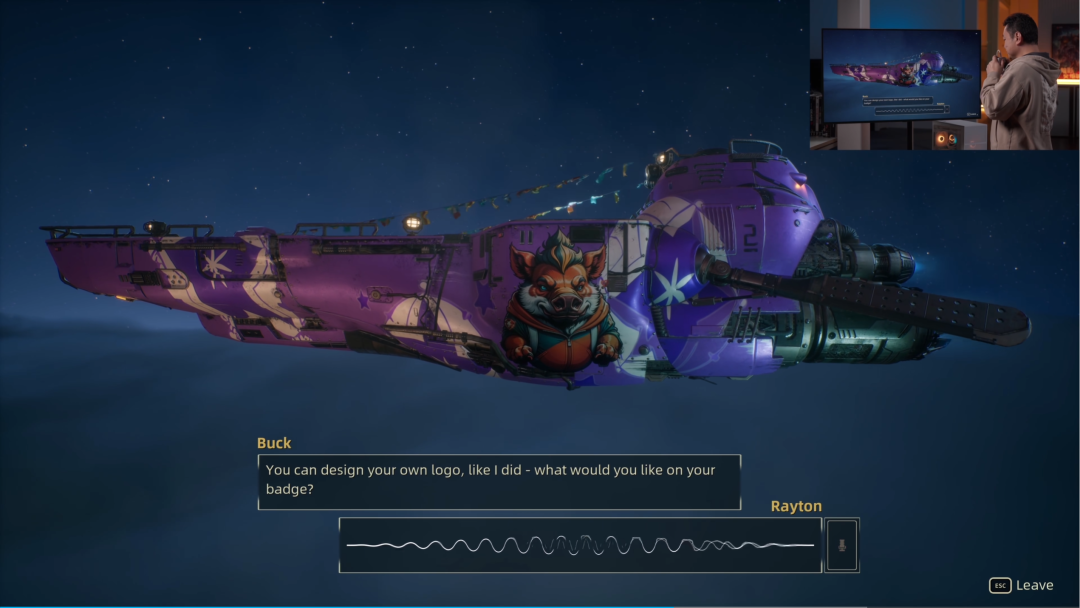
Task: Click the microphone button beside the waveform
Action: click(x=842, y=545)
